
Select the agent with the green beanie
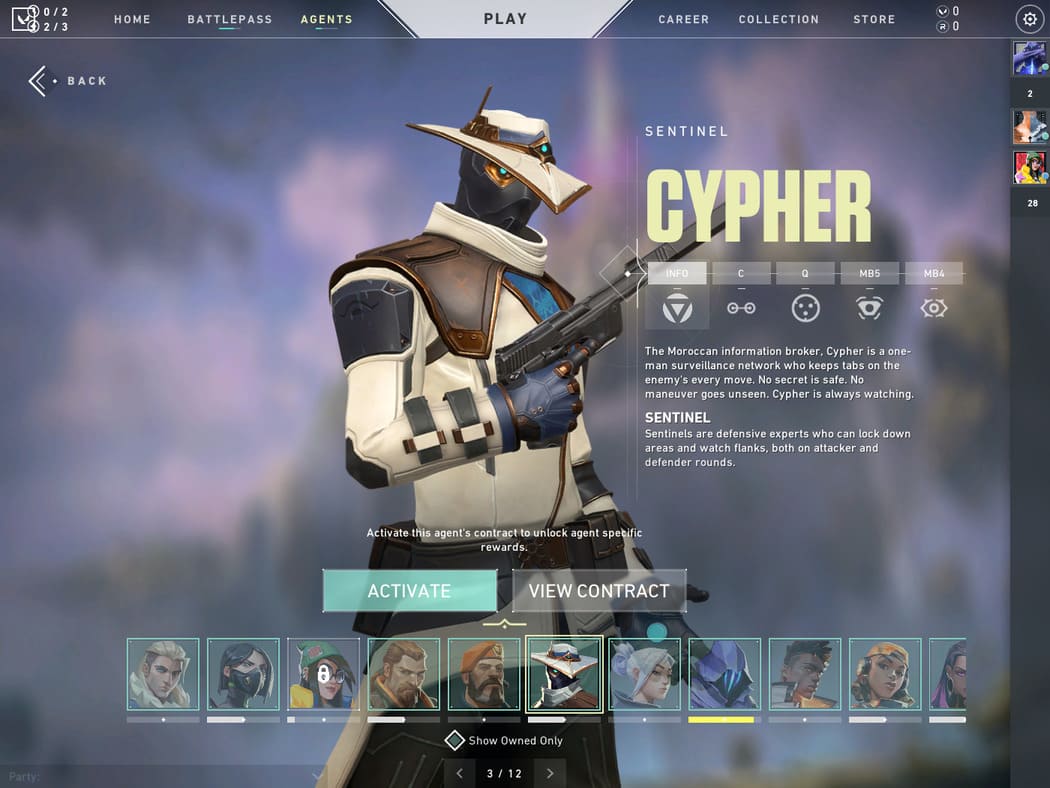(323, 674)
